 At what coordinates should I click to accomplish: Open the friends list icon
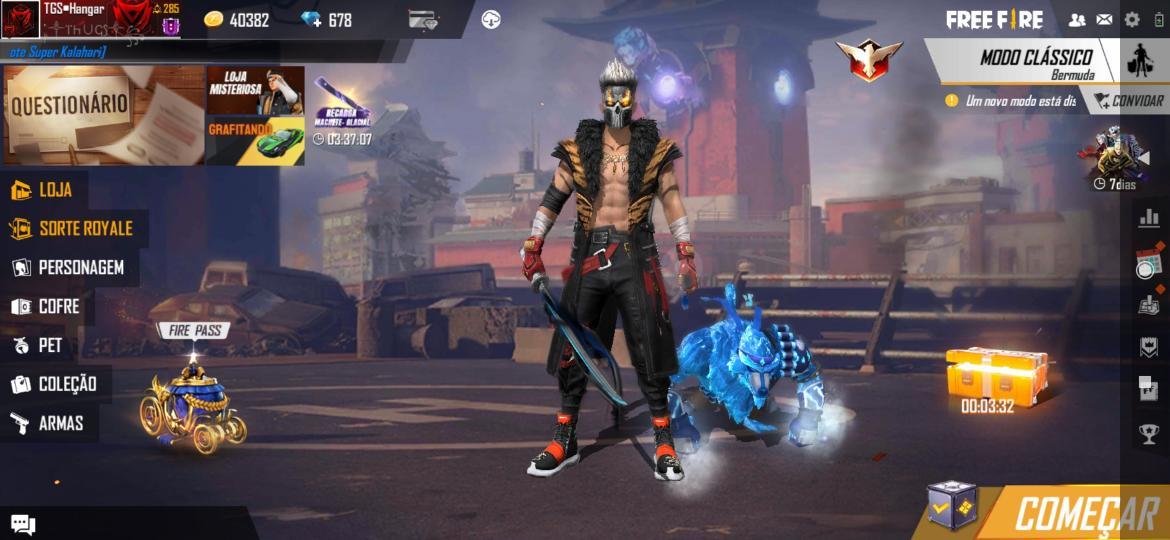point(1077,19)
